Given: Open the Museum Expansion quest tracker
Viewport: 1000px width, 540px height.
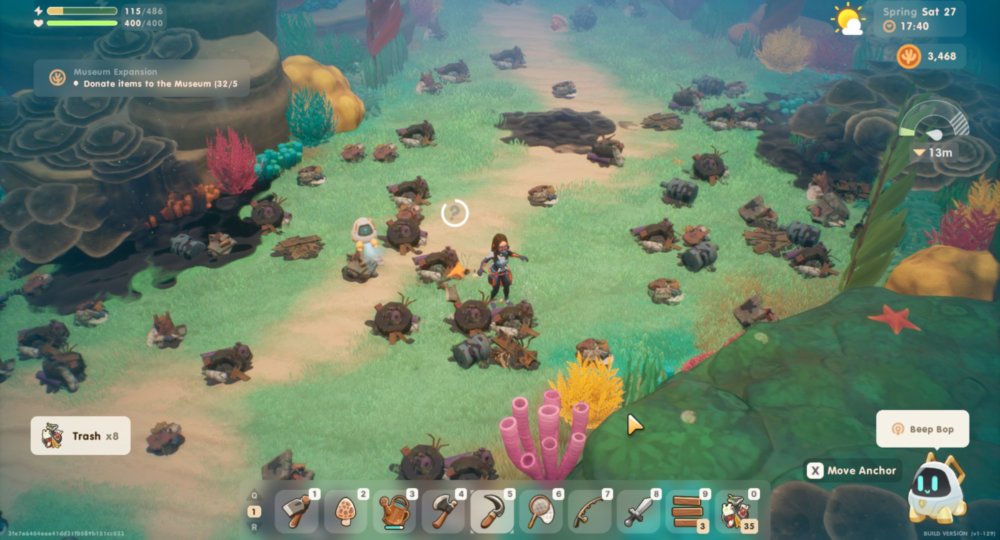Looking at the screenshot, I should [140, 78].
